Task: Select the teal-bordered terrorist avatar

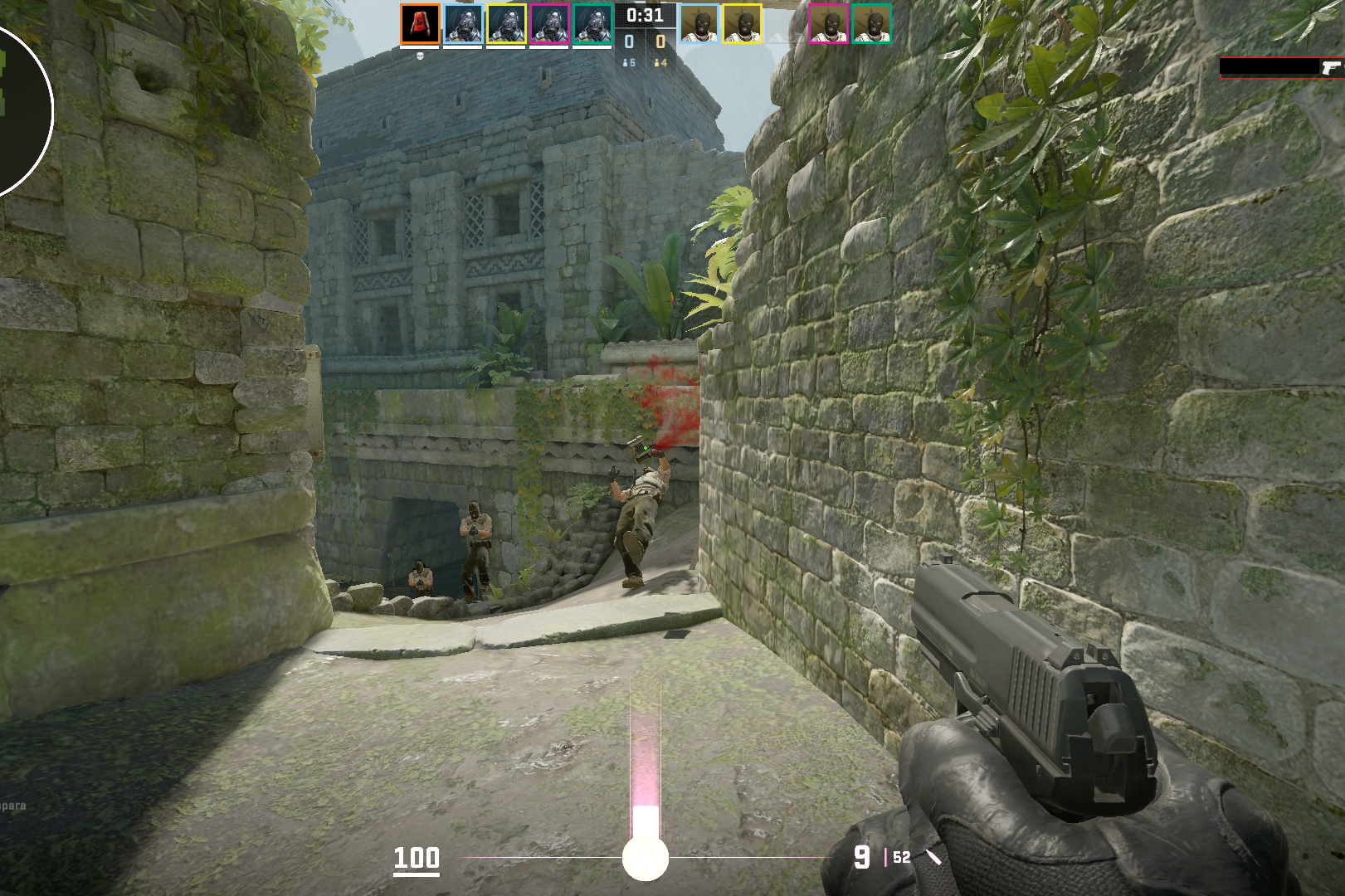Action: coord(871,24)
